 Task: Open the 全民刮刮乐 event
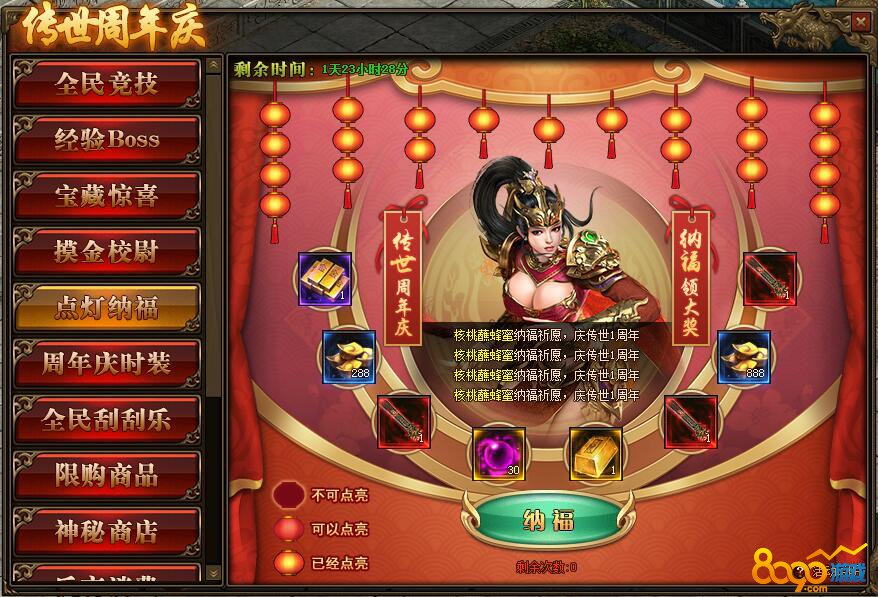coord(106,419)
